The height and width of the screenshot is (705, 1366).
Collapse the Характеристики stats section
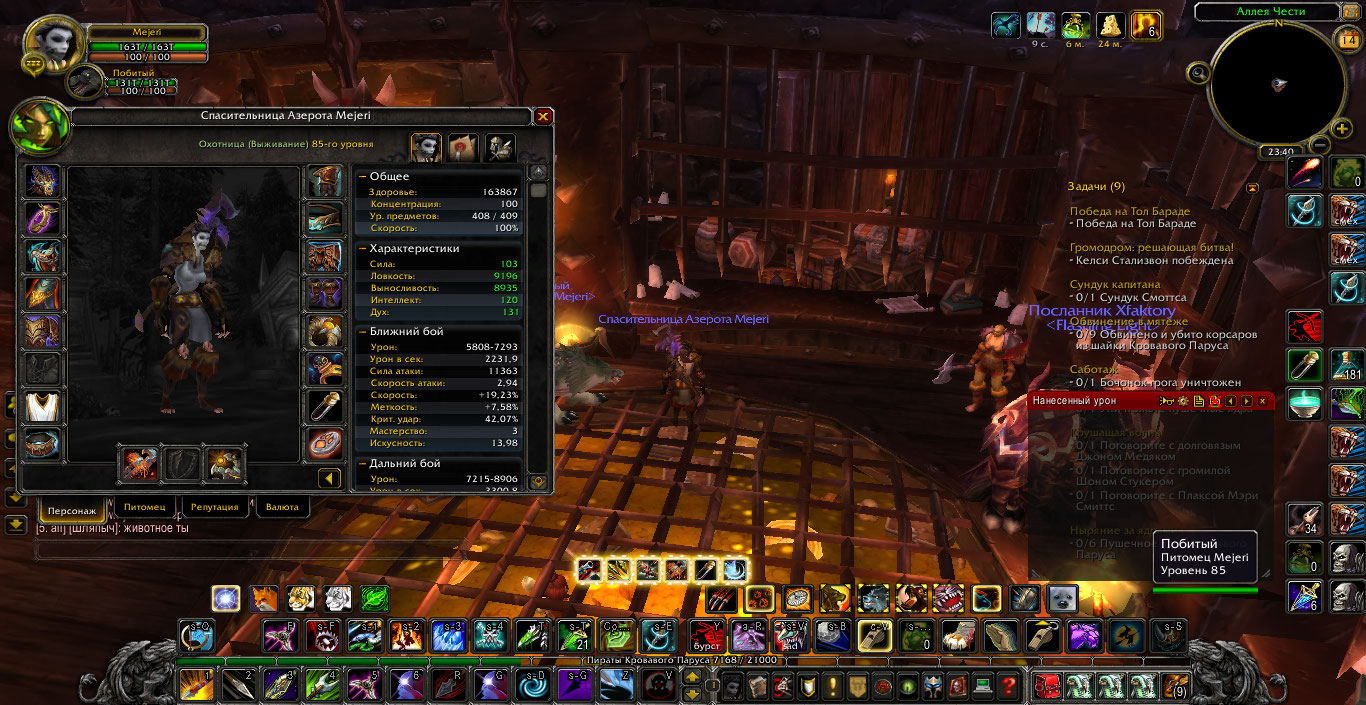click(363, 248)
